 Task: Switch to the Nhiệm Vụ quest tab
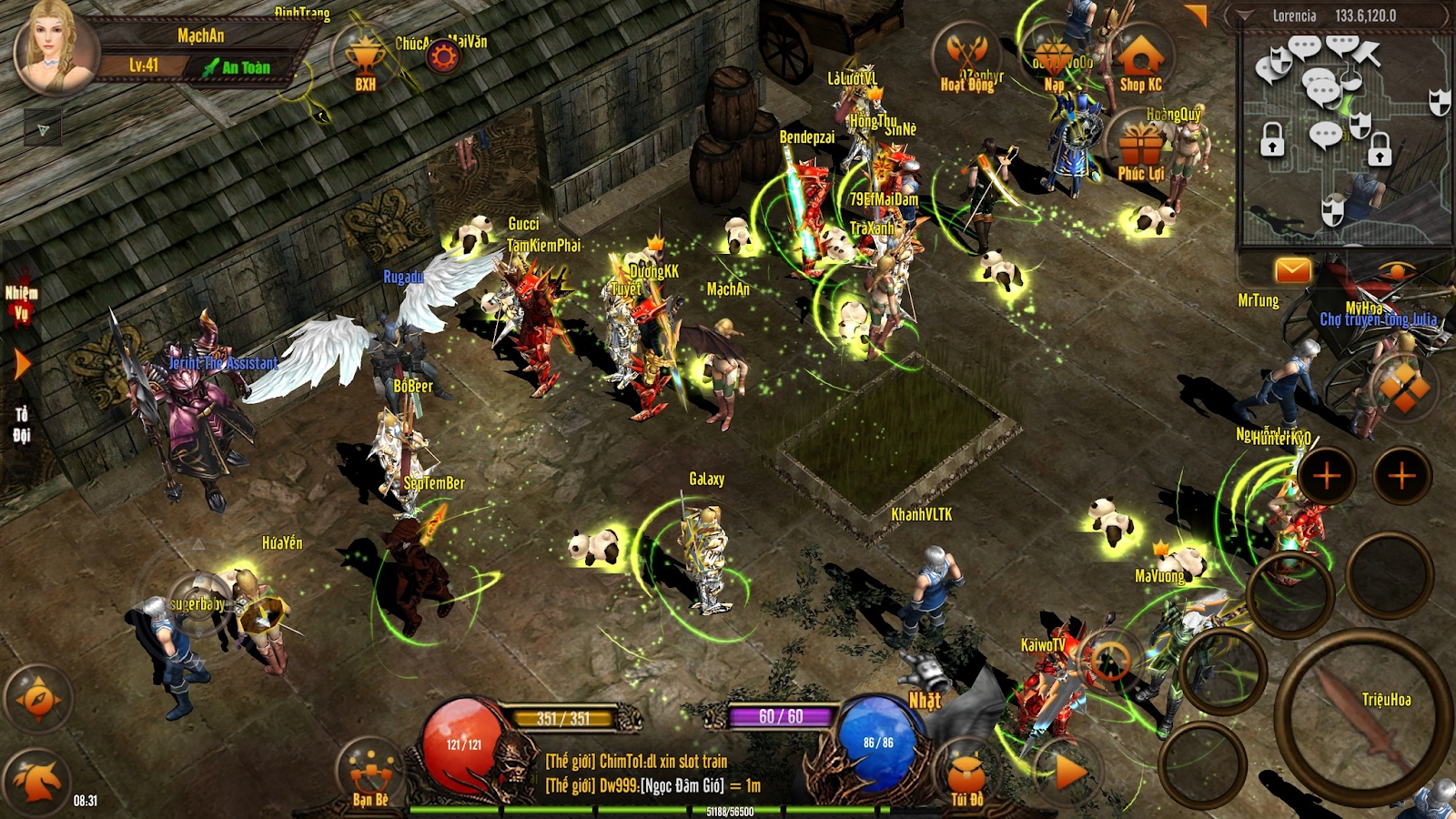[x=21, y=302]
